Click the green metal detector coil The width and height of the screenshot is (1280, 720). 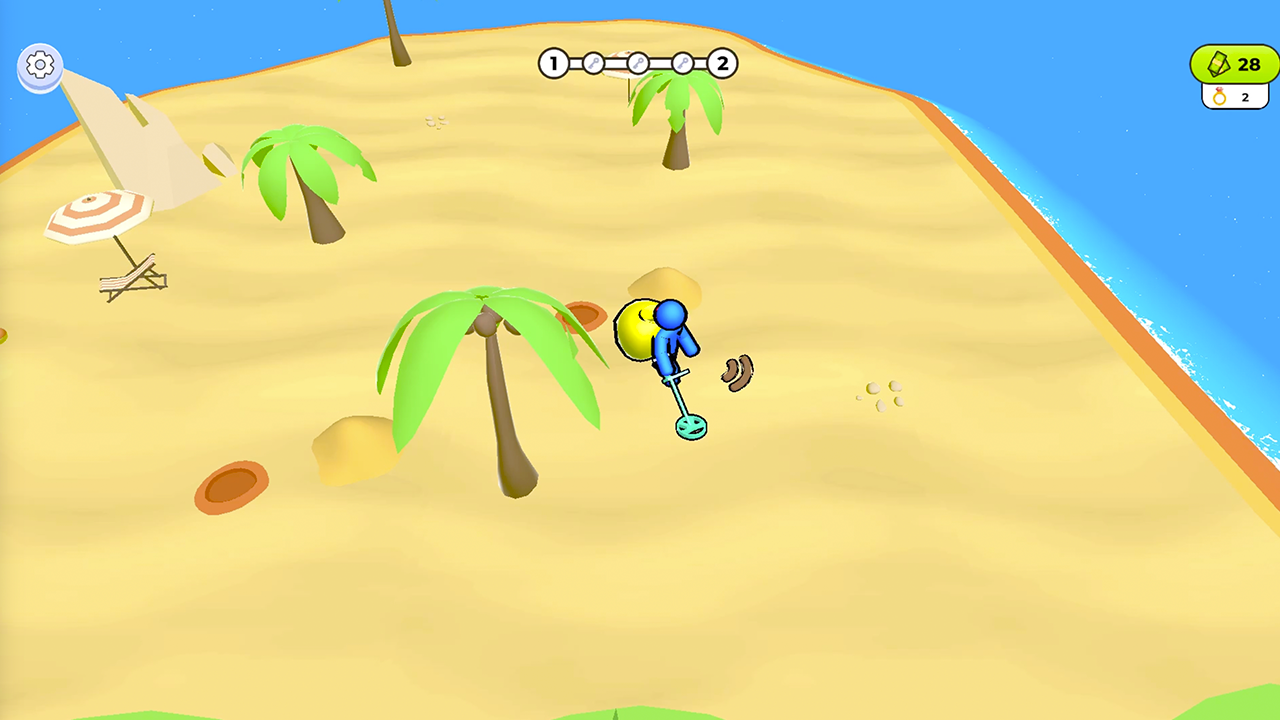click(689, 426)
